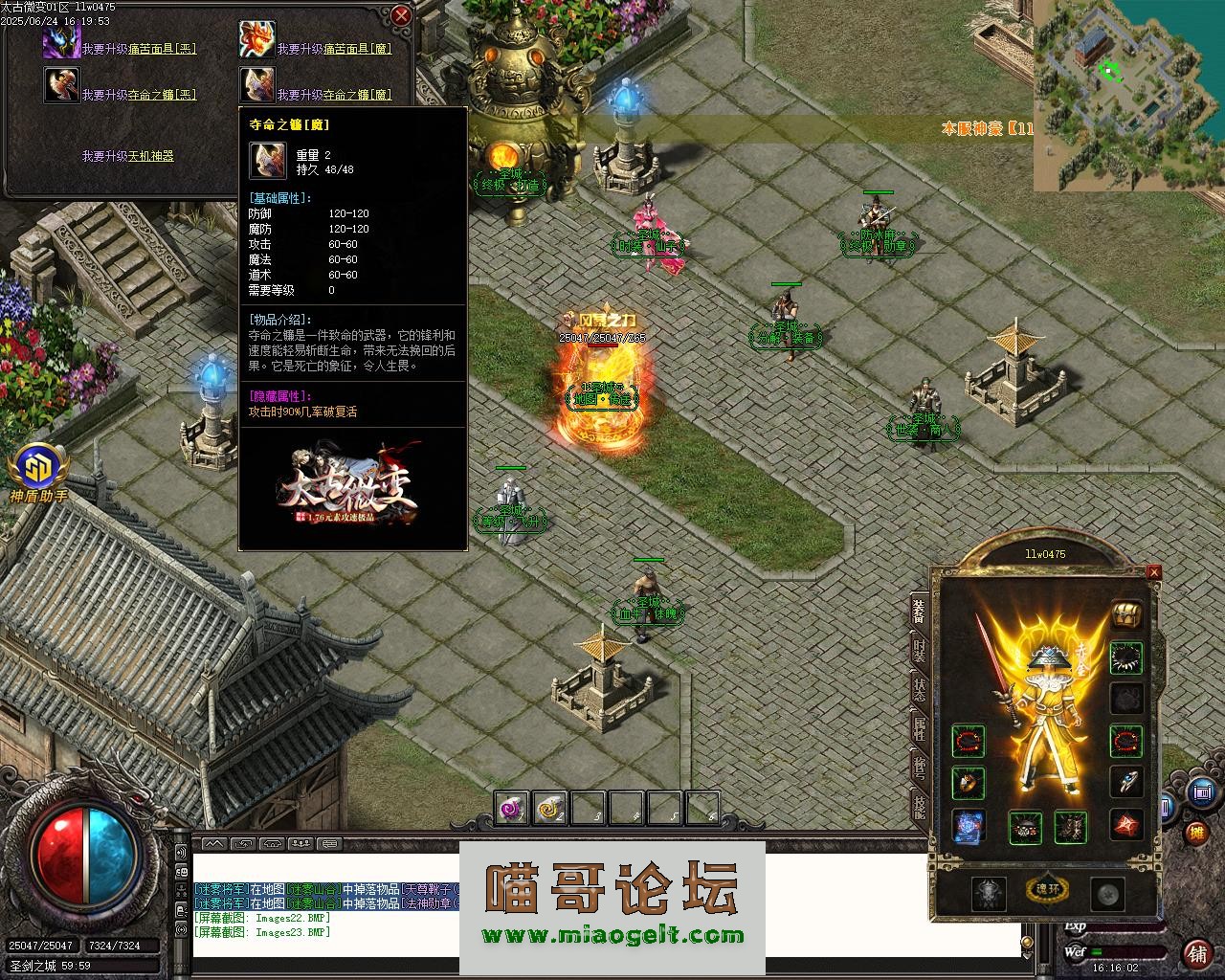Screen dimensions: 1225x980
Task: Use the golden swirl item in hotbar
Action: coord(550,810)
